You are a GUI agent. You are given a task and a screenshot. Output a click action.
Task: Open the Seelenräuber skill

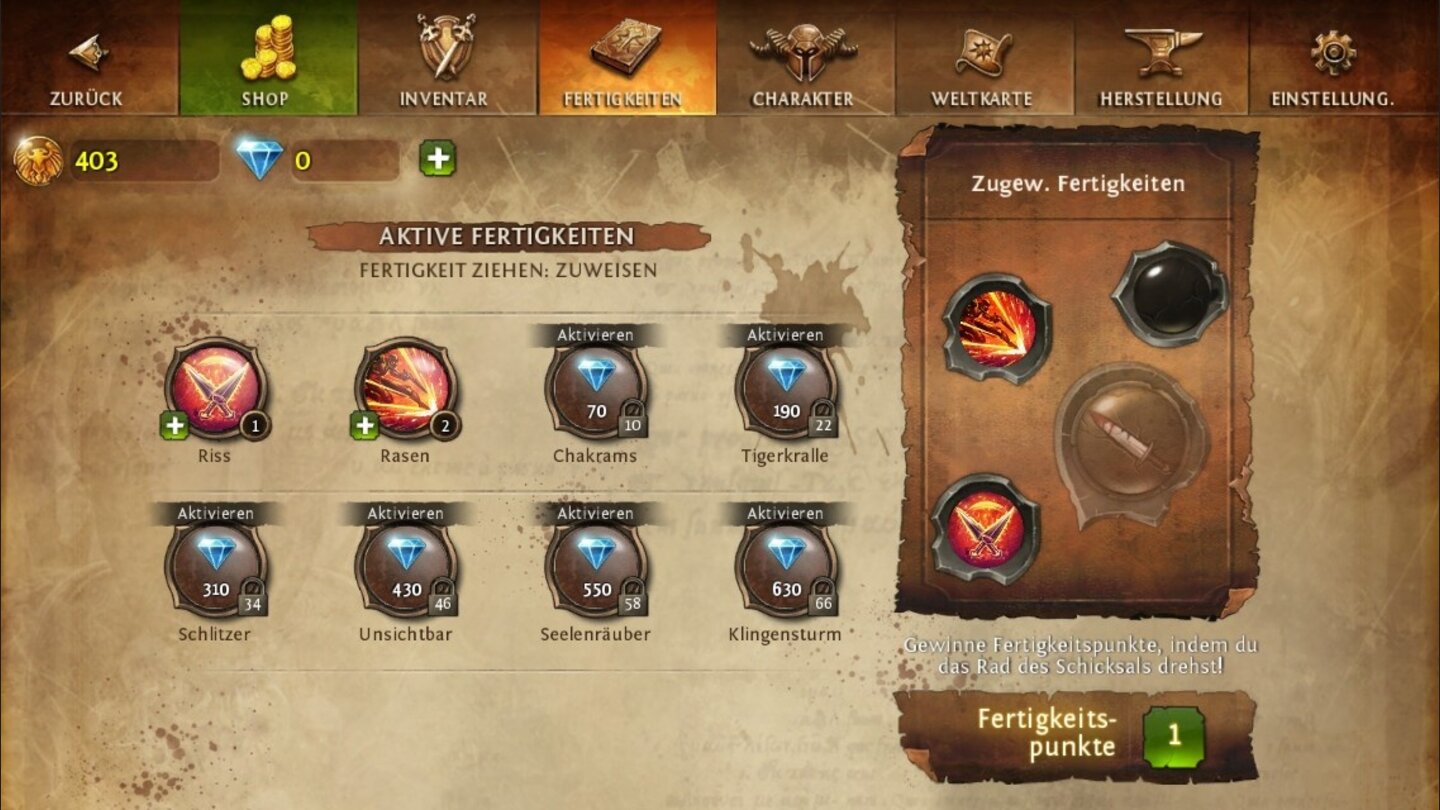pyautogui.click(x=595, y=572)
